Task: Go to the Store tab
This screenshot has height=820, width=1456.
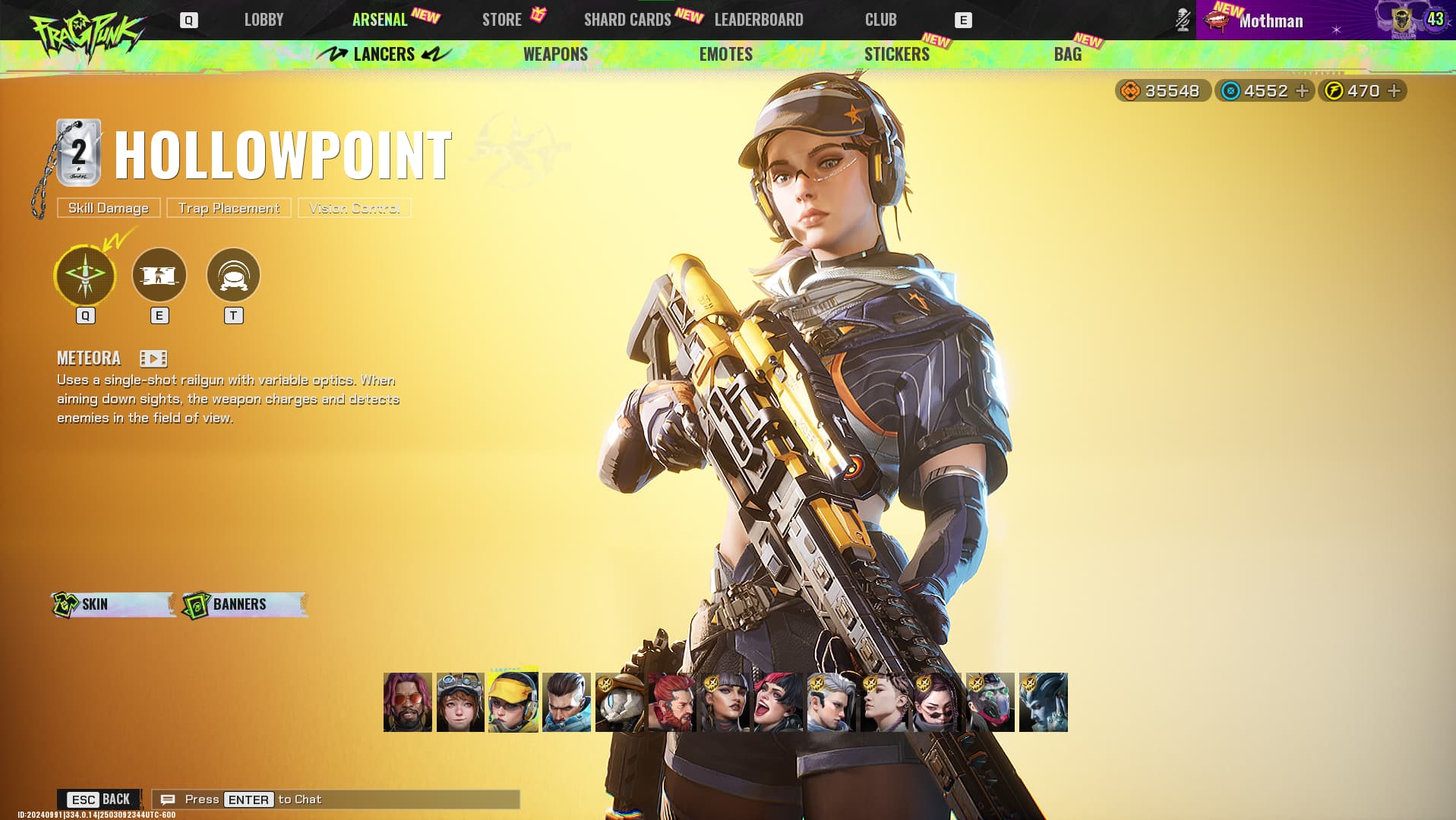Action: pyautogui.click(x=502, y=20)
